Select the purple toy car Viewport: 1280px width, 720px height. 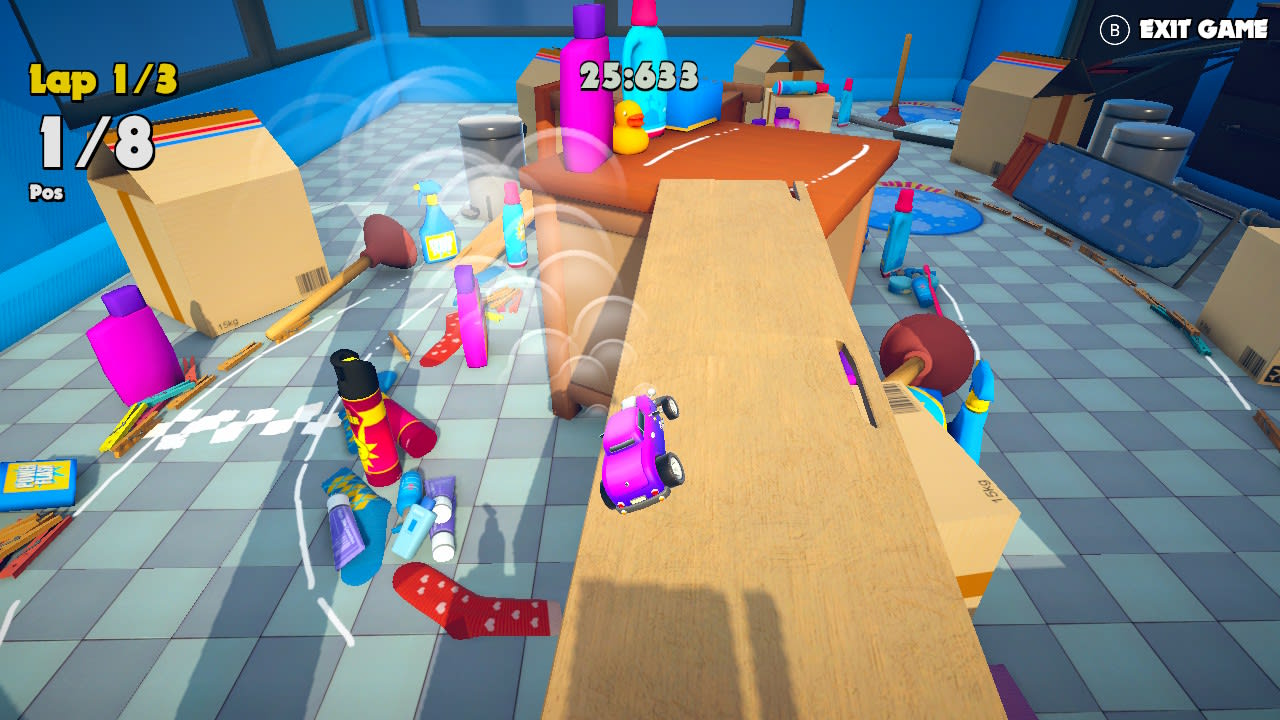click(x=641, y=445)
